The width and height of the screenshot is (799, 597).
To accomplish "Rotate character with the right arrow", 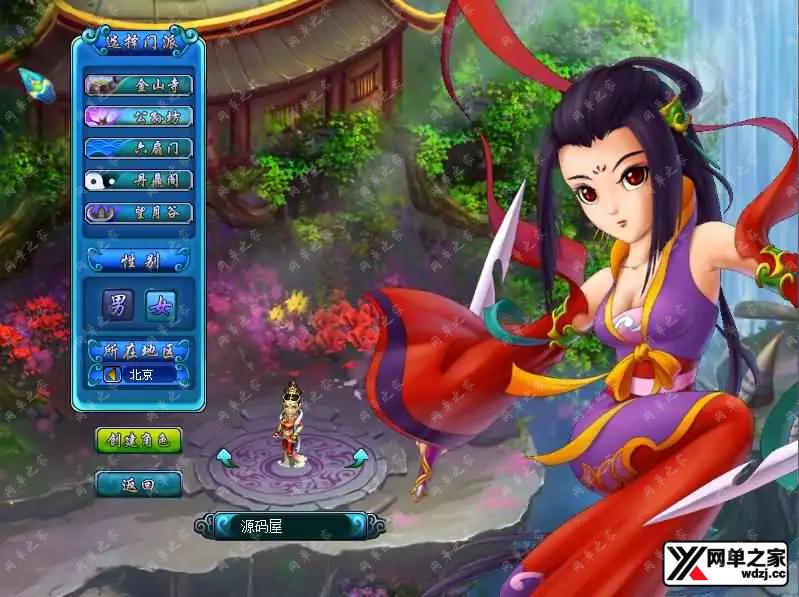I will (357, 458).
